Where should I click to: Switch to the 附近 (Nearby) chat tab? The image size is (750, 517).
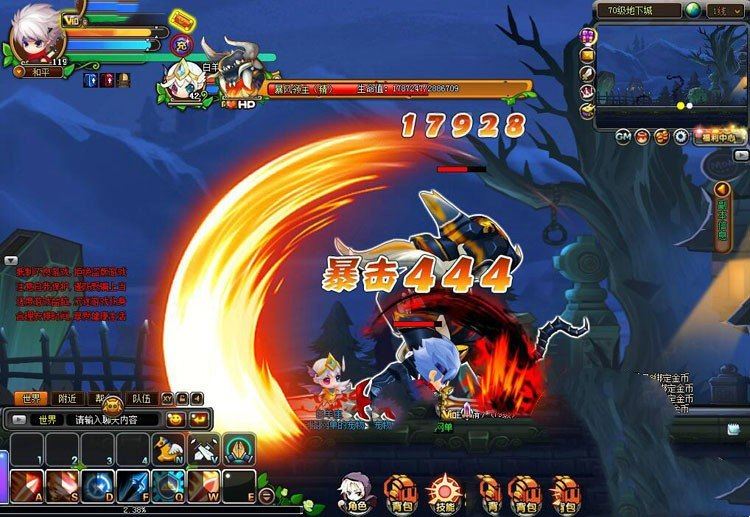68,397
